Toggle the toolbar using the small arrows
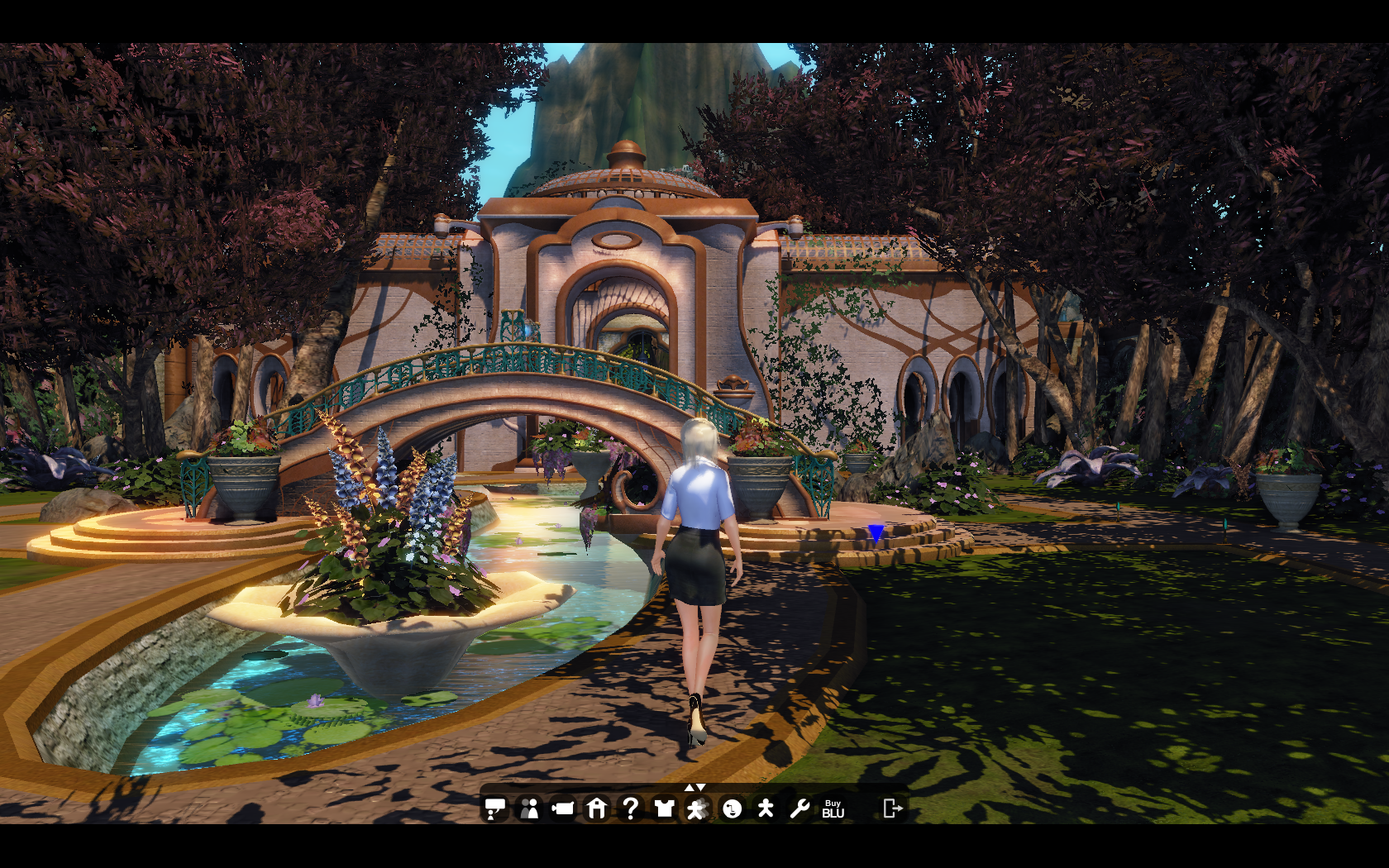The image size is (1389, 868). pos(694,787)
